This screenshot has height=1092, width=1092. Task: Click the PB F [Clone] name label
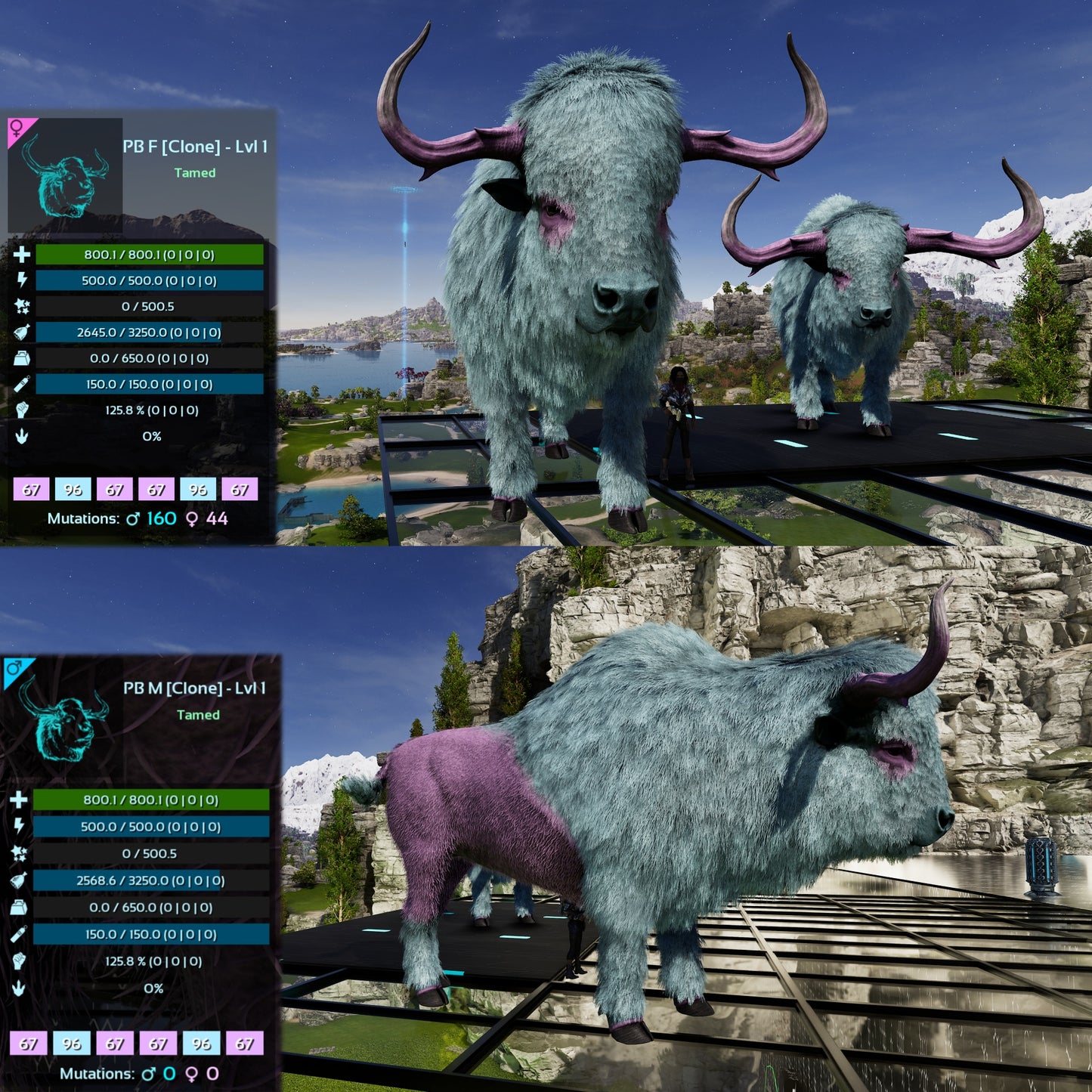click(x=195, y=147)
